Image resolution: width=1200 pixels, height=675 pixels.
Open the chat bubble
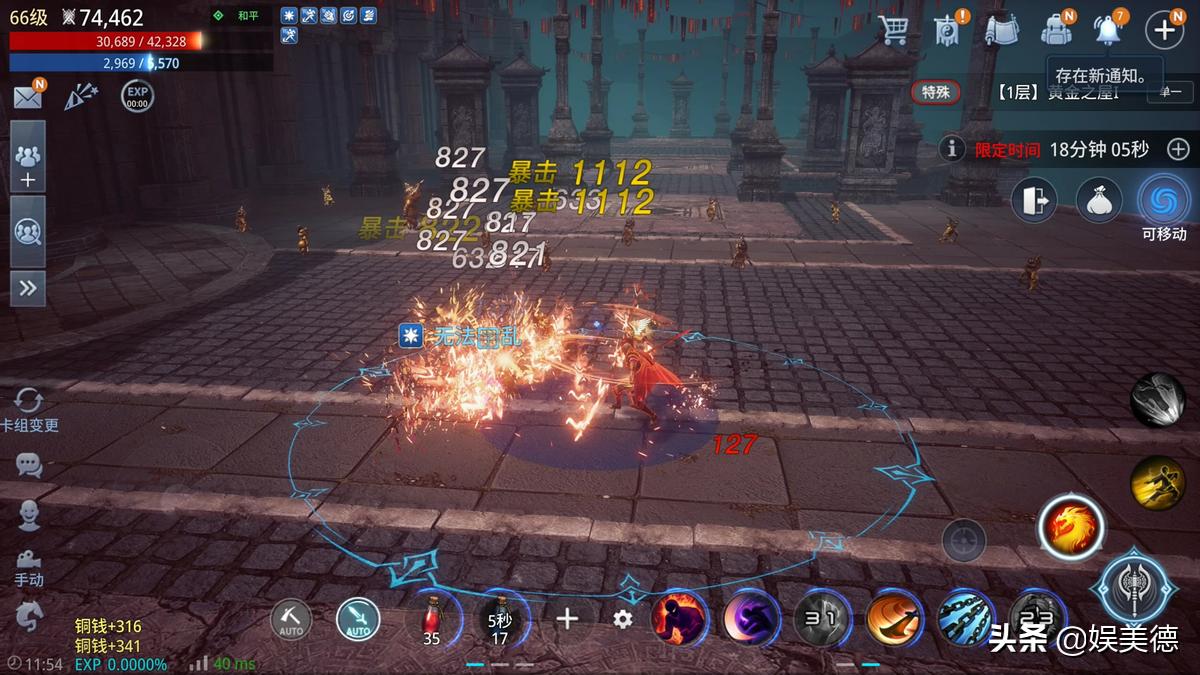pyautogui.click(x=29, y=465)
